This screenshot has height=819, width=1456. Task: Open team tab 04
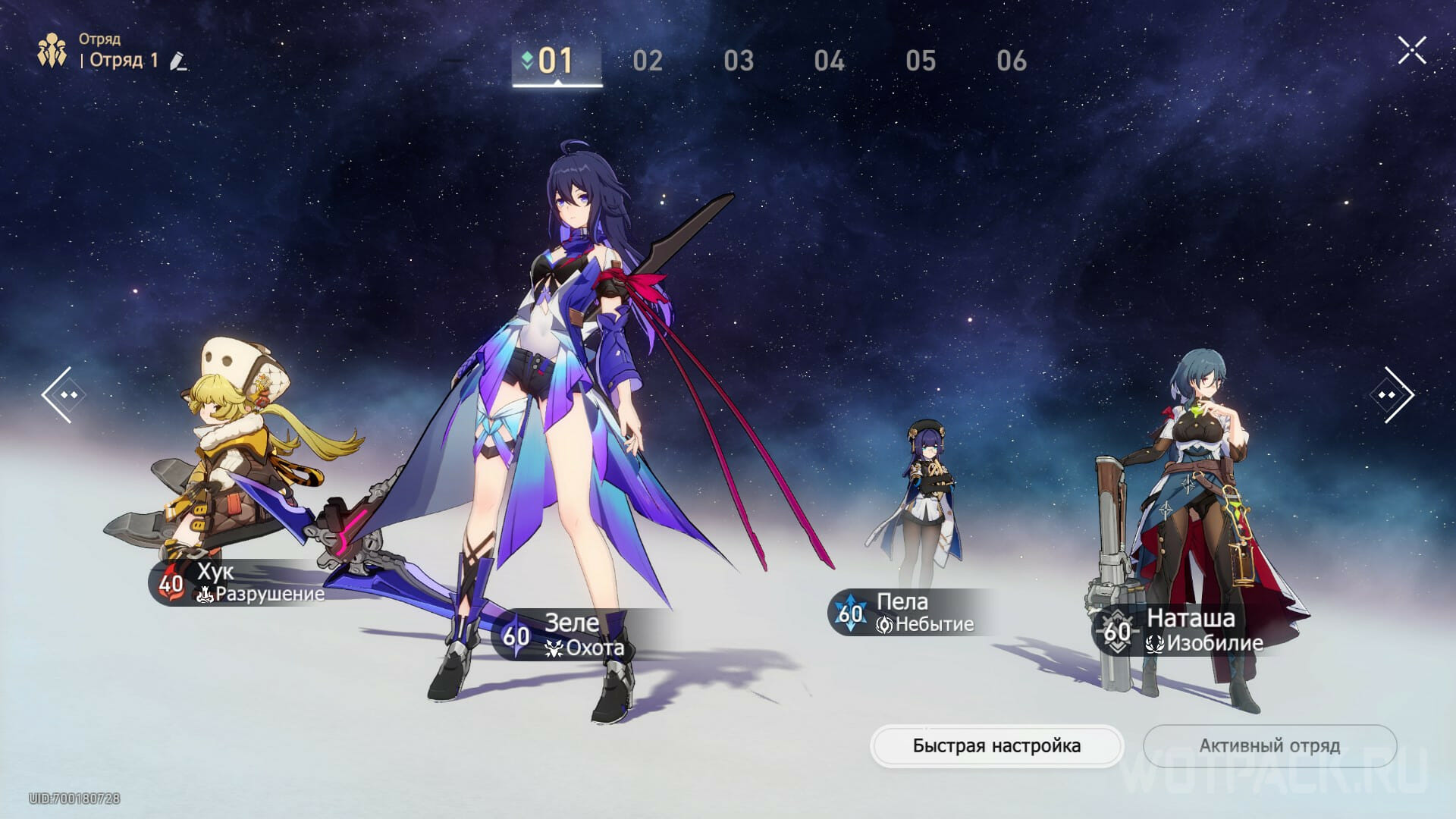click(830, 61)
